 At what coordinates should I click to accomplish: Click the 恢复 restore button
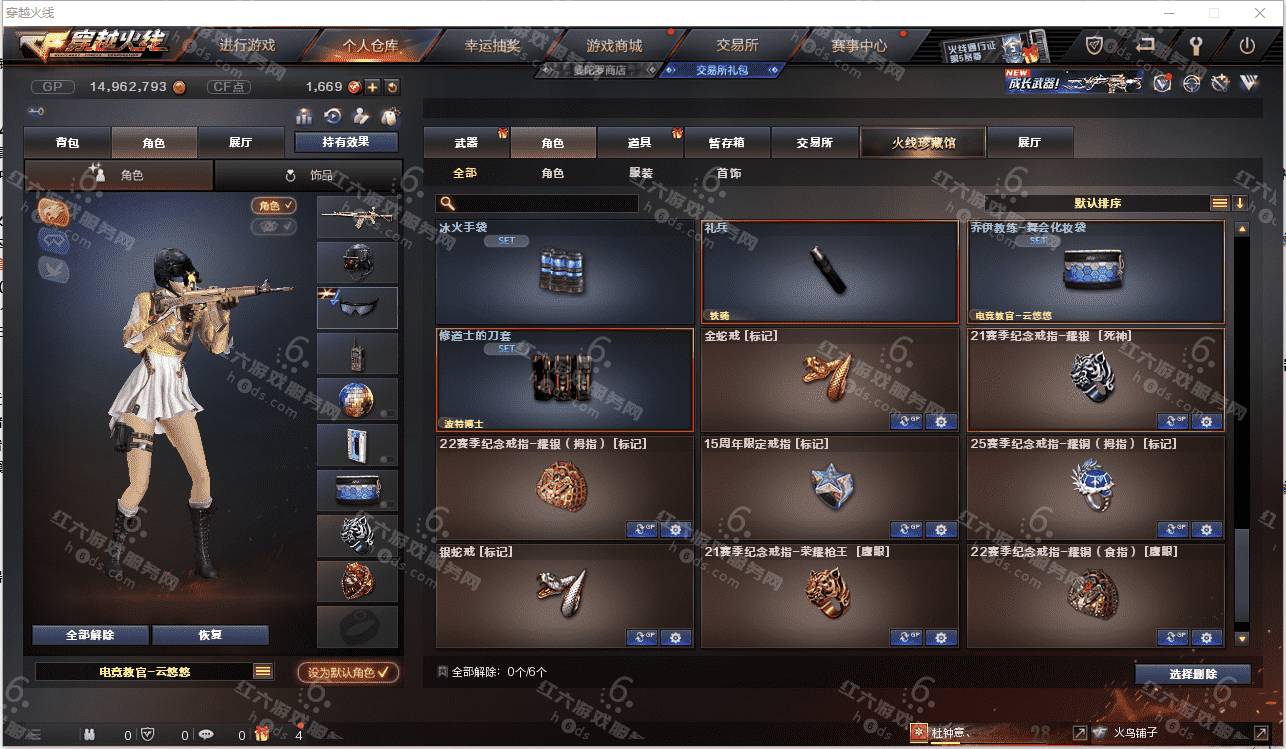click(x=210, y=635)
